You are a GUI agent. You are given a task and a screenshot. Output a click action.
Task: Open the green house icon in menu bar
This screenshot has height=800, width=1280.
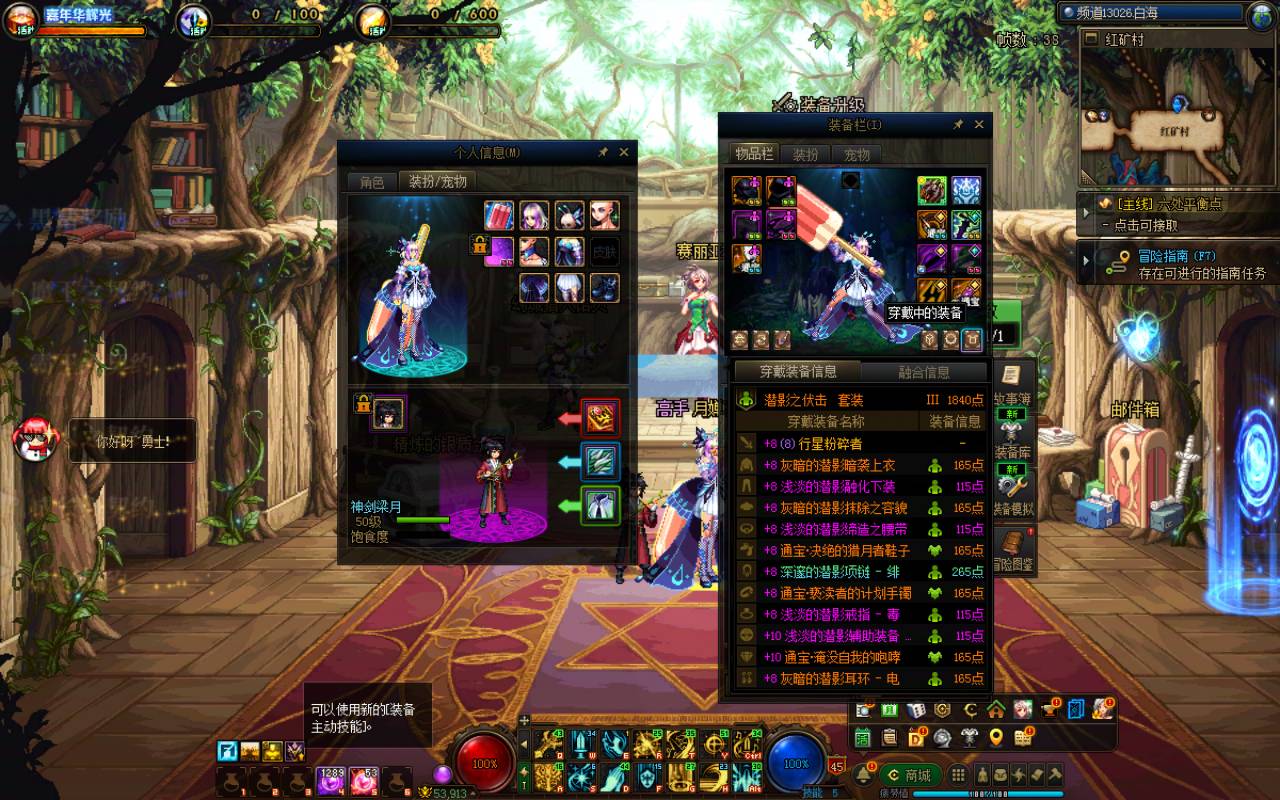coord(996,710)
